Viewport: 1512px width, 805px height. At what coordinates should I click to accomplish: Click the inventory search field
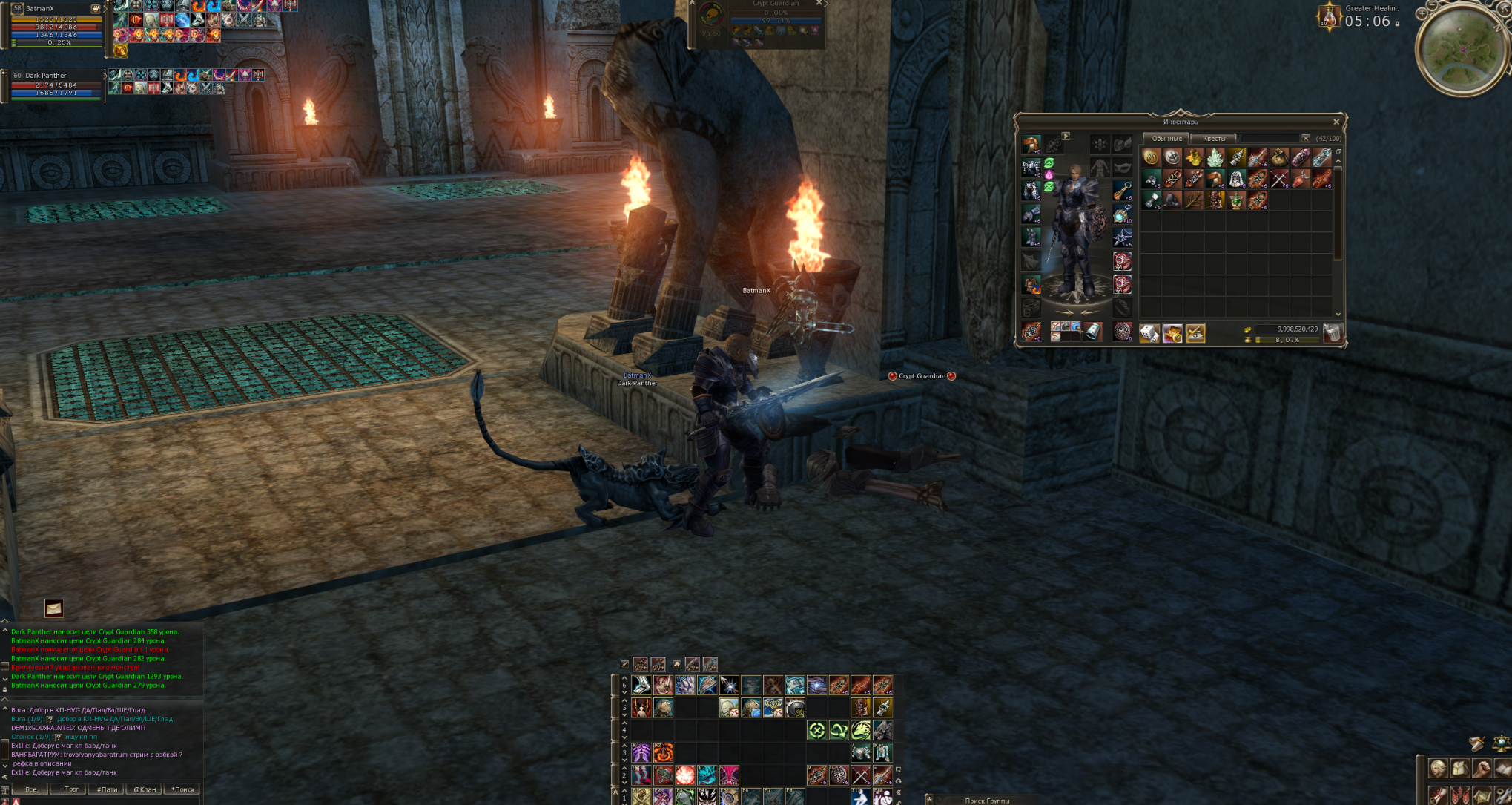(1270, 139)
